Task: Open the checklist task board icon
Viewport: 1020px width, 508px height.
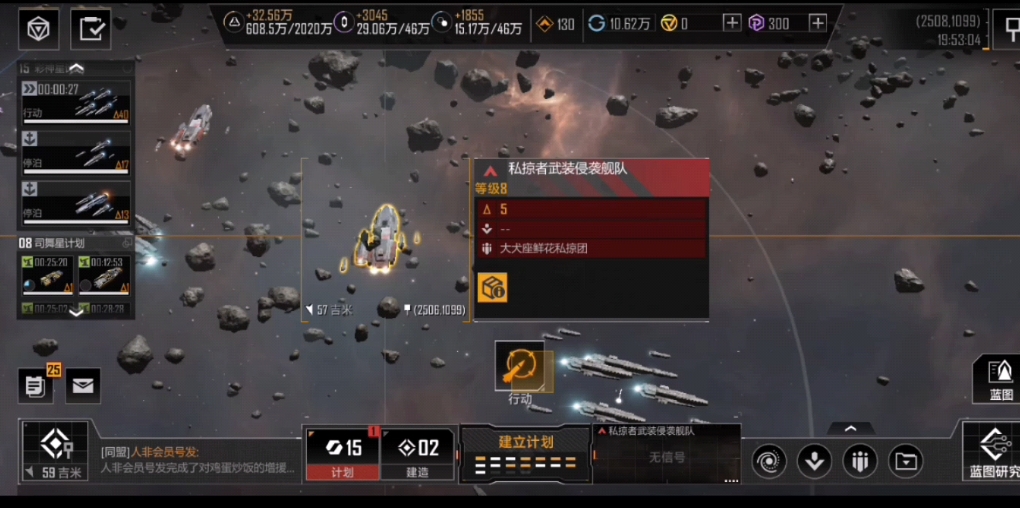Action: coord(91,29)
